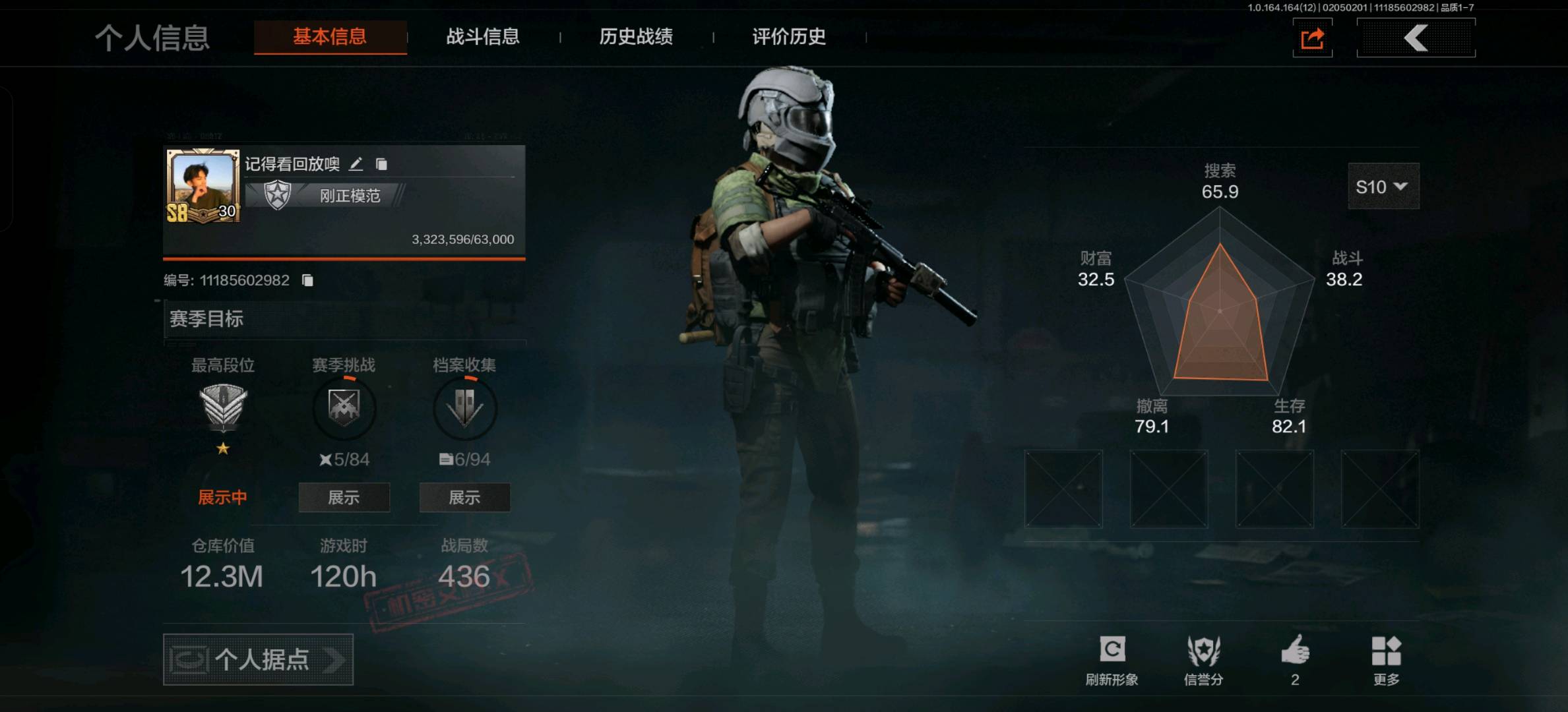
Task: Click the player avatar portrait
Action: (203, 186)
